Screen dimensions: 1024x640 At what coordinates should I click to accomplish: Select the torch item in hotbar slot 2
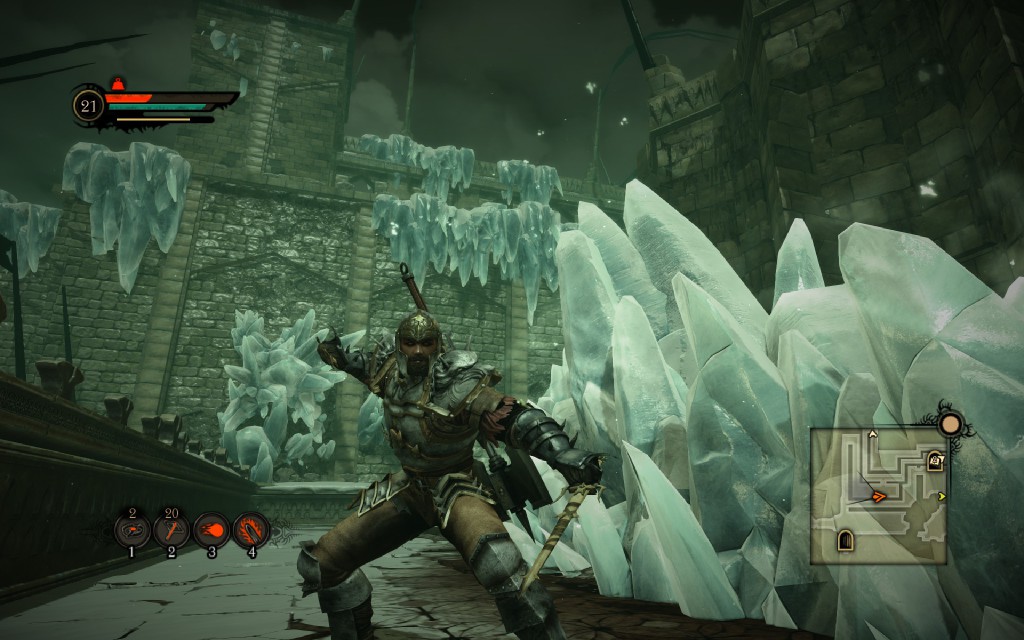tap(171, 530)
